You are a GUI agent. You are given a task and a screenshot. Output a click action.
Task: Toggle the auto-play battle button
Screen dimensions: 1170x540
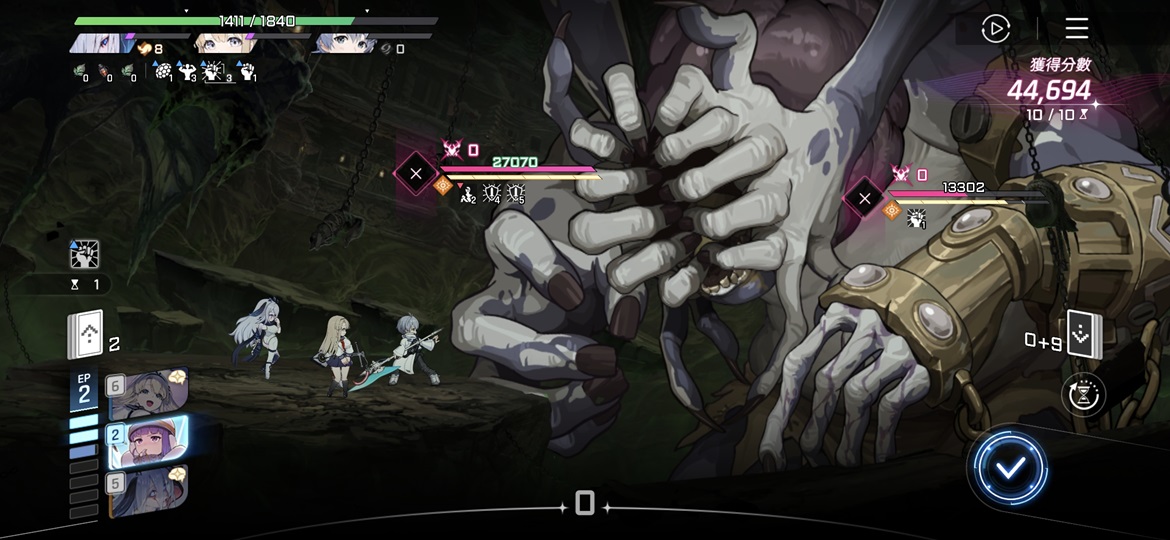[995, 29]
